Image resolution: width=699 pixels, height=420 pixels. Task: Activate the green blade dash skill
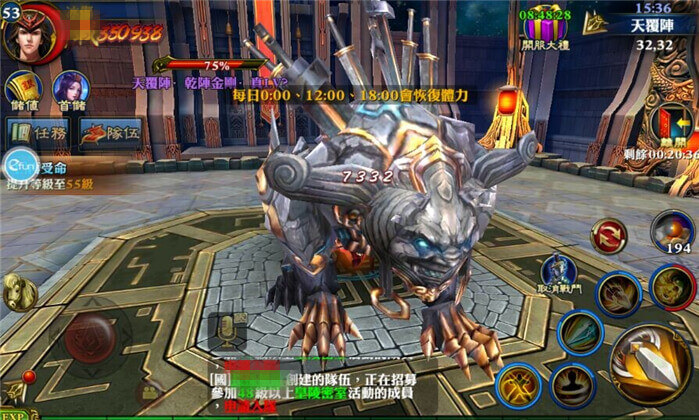[581, 332]
